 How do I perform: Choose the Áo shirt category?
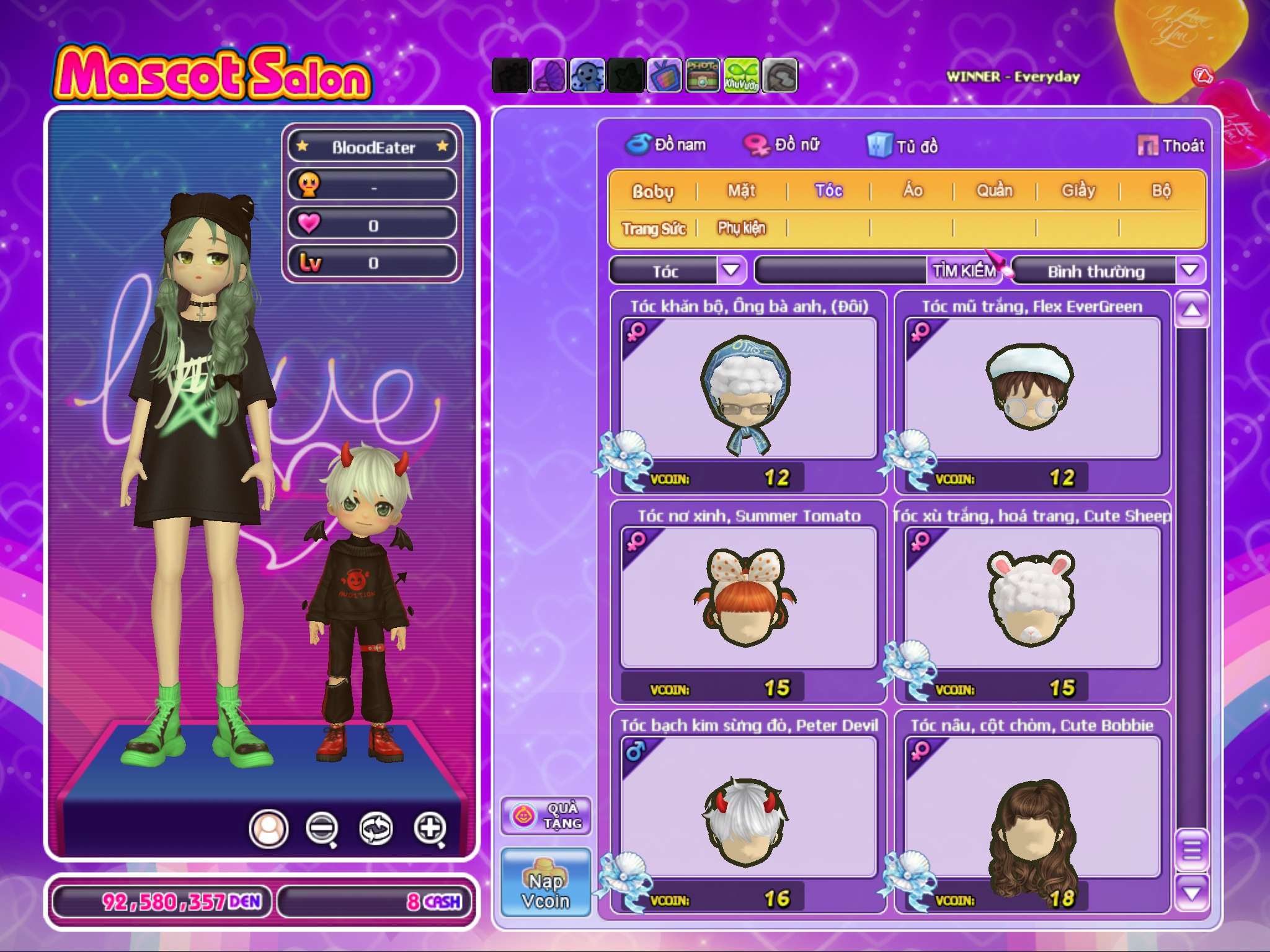pyautogui.click(x=912, y=191)
